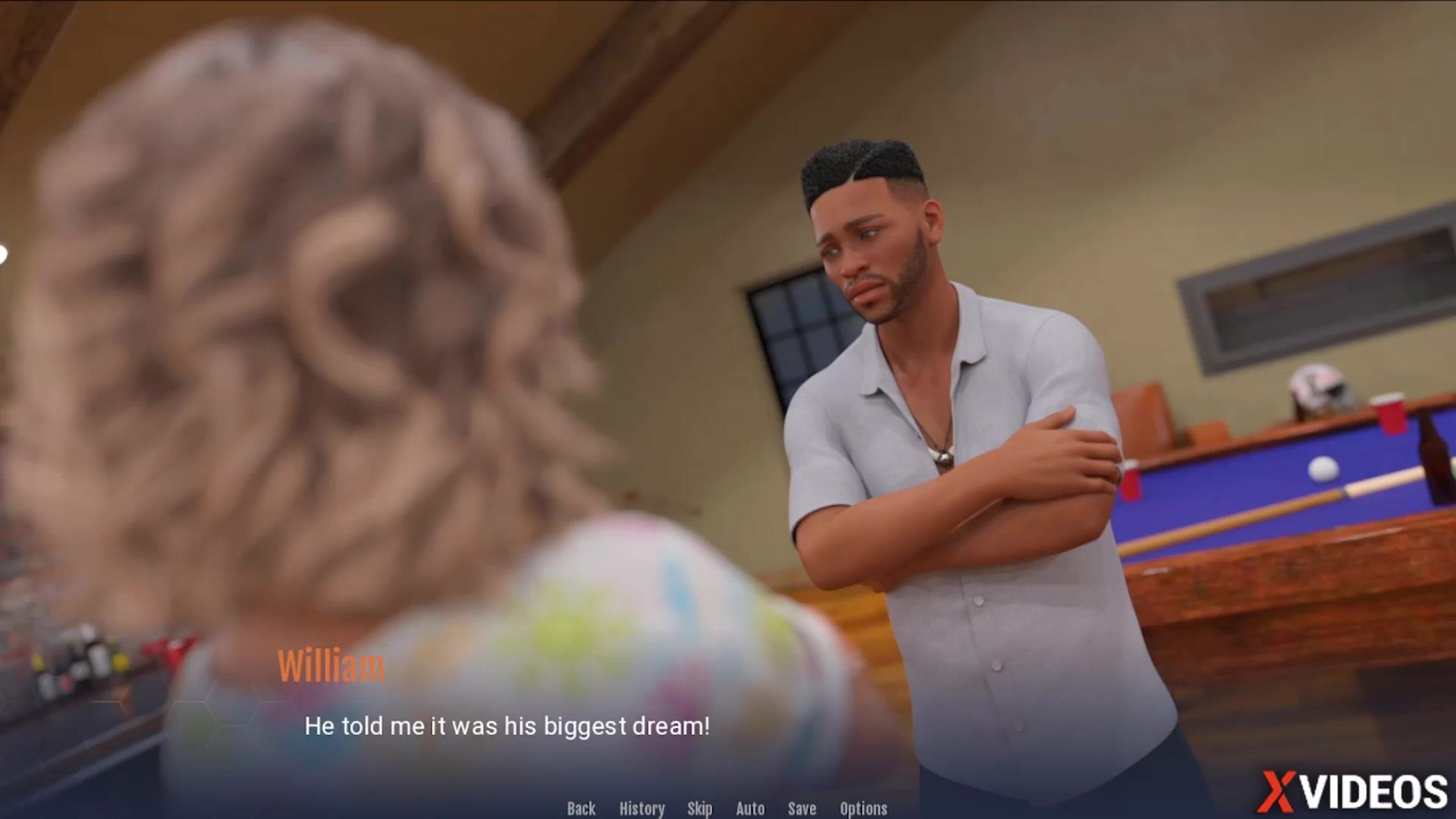Open the Save menu
The width and height of the screenshot is (1456, 819).
802,808
